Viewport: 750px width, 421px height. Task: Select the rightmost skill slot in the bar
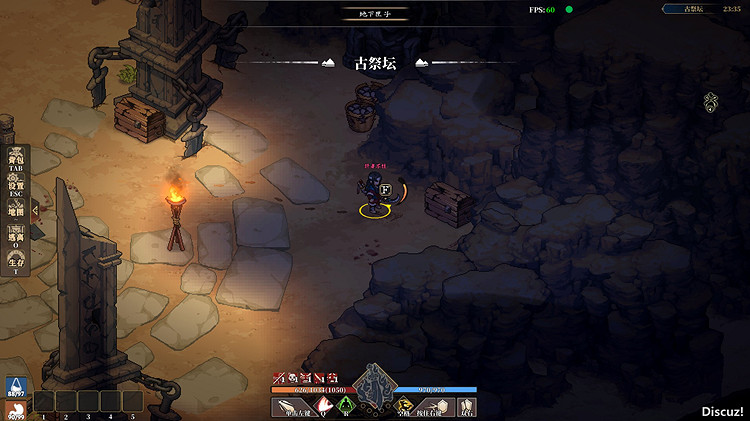pyautogui.click(x=467, y=406)
